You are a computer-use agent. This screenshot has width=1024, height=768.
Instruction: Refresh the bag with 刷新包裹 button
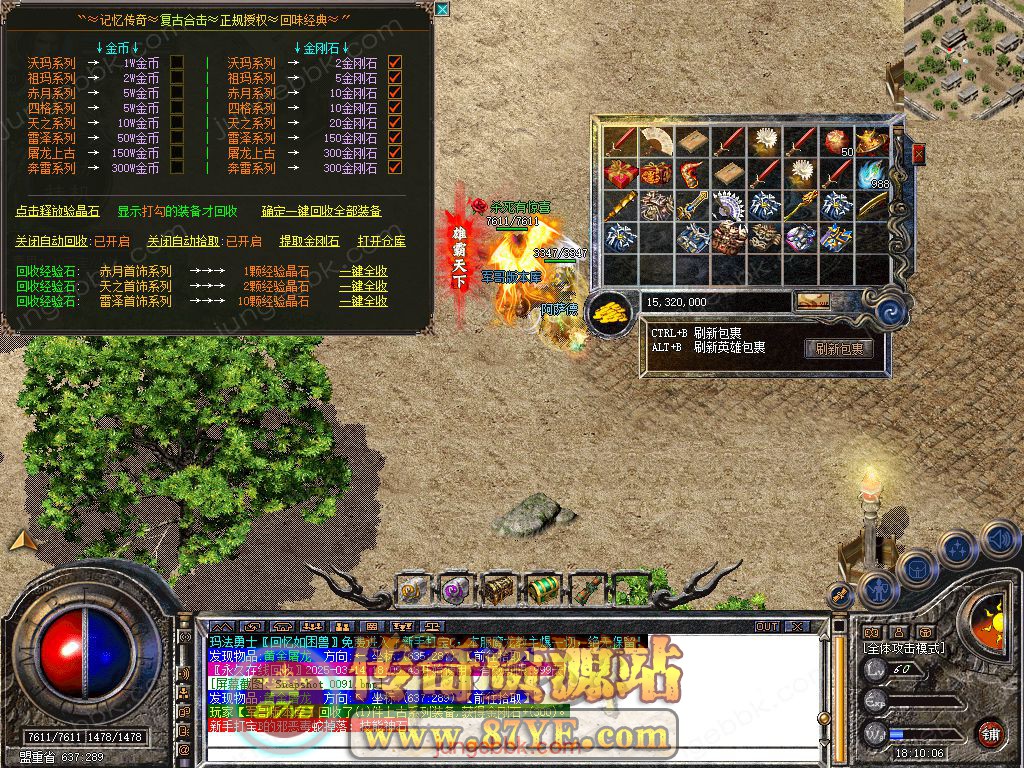838,349
